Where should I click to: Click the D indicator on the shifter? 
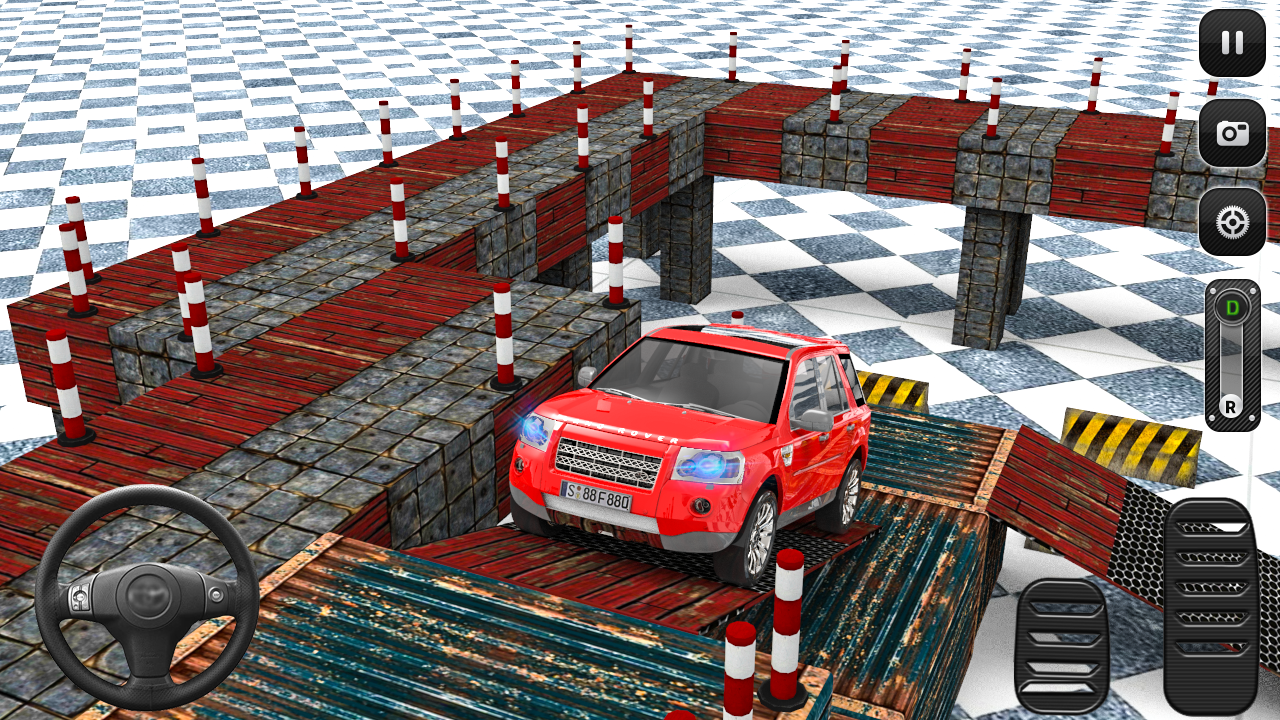1233,305
